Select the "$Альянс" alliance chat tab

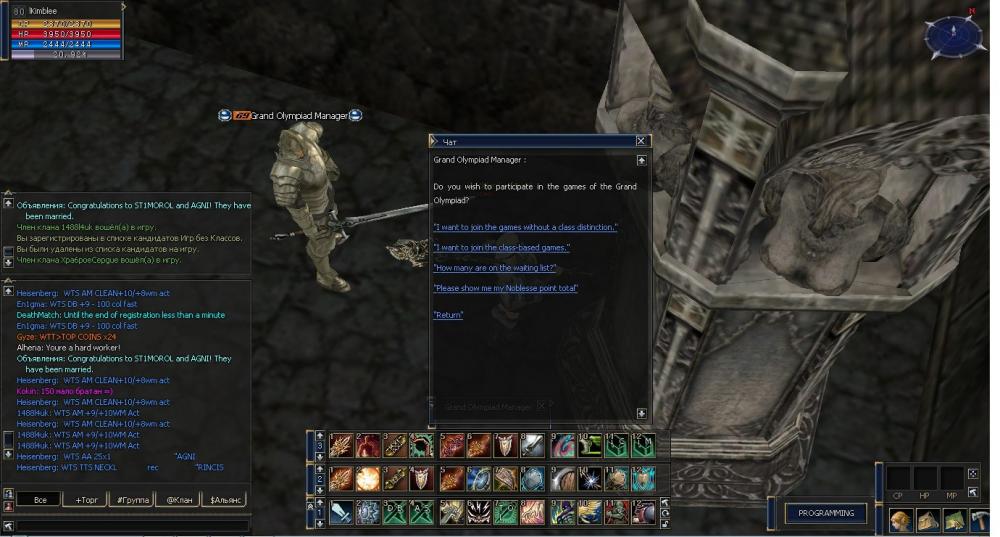223,499
